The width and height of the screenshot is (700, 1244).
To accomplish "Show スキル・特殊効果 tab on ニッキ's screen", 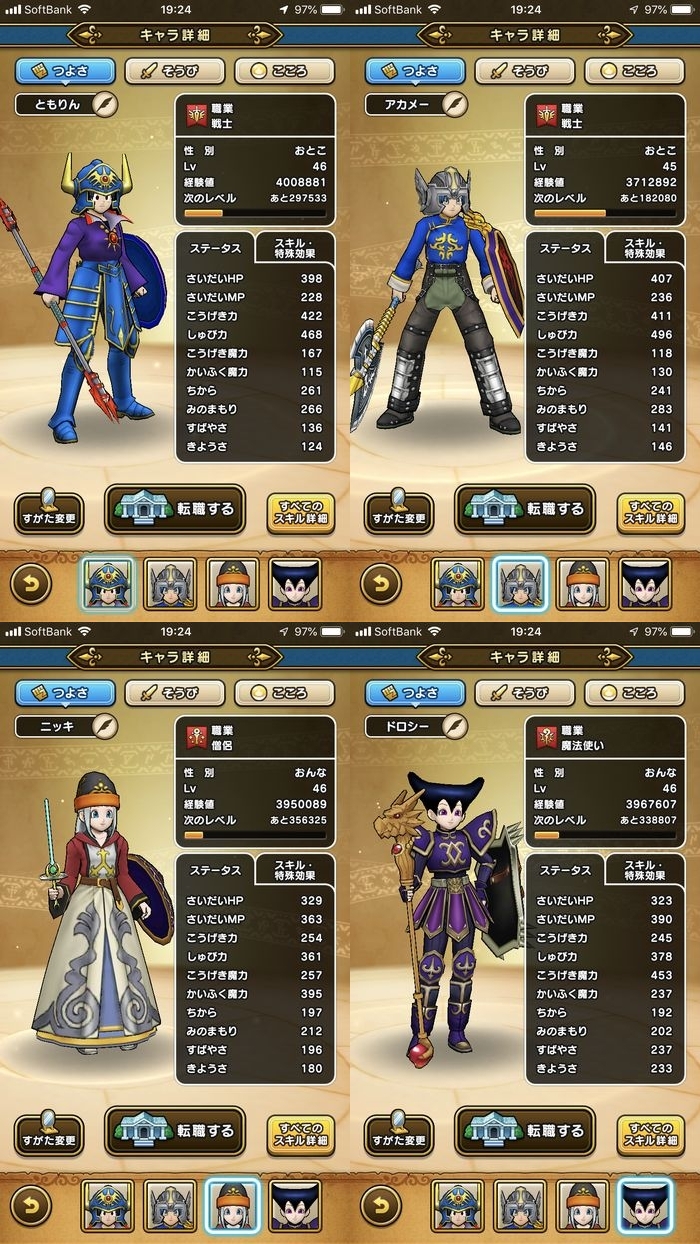I will (295, 869).
